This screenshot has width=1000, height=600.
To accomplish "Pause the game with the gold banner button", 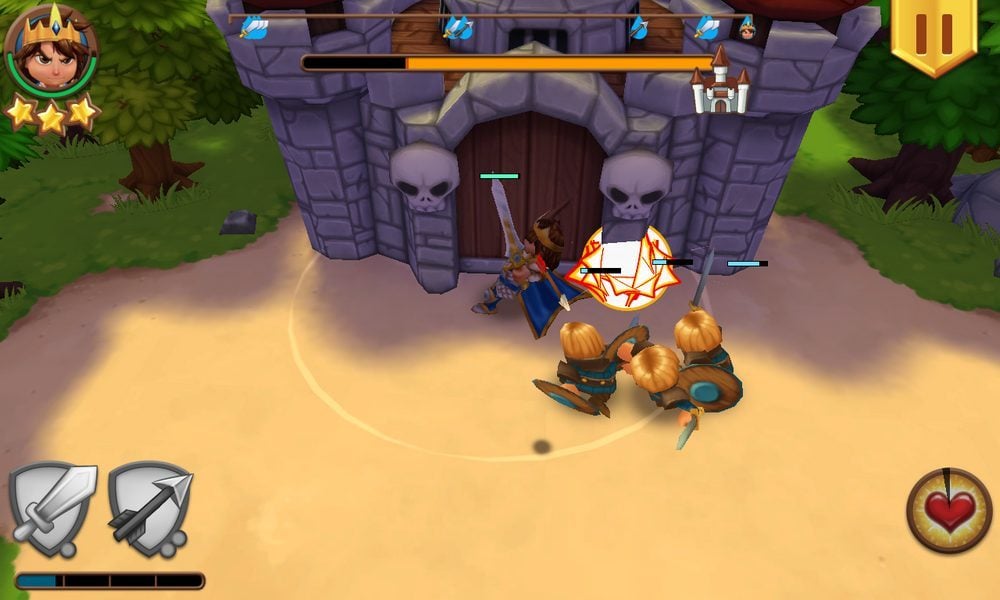I will click(x=934, y=34).
